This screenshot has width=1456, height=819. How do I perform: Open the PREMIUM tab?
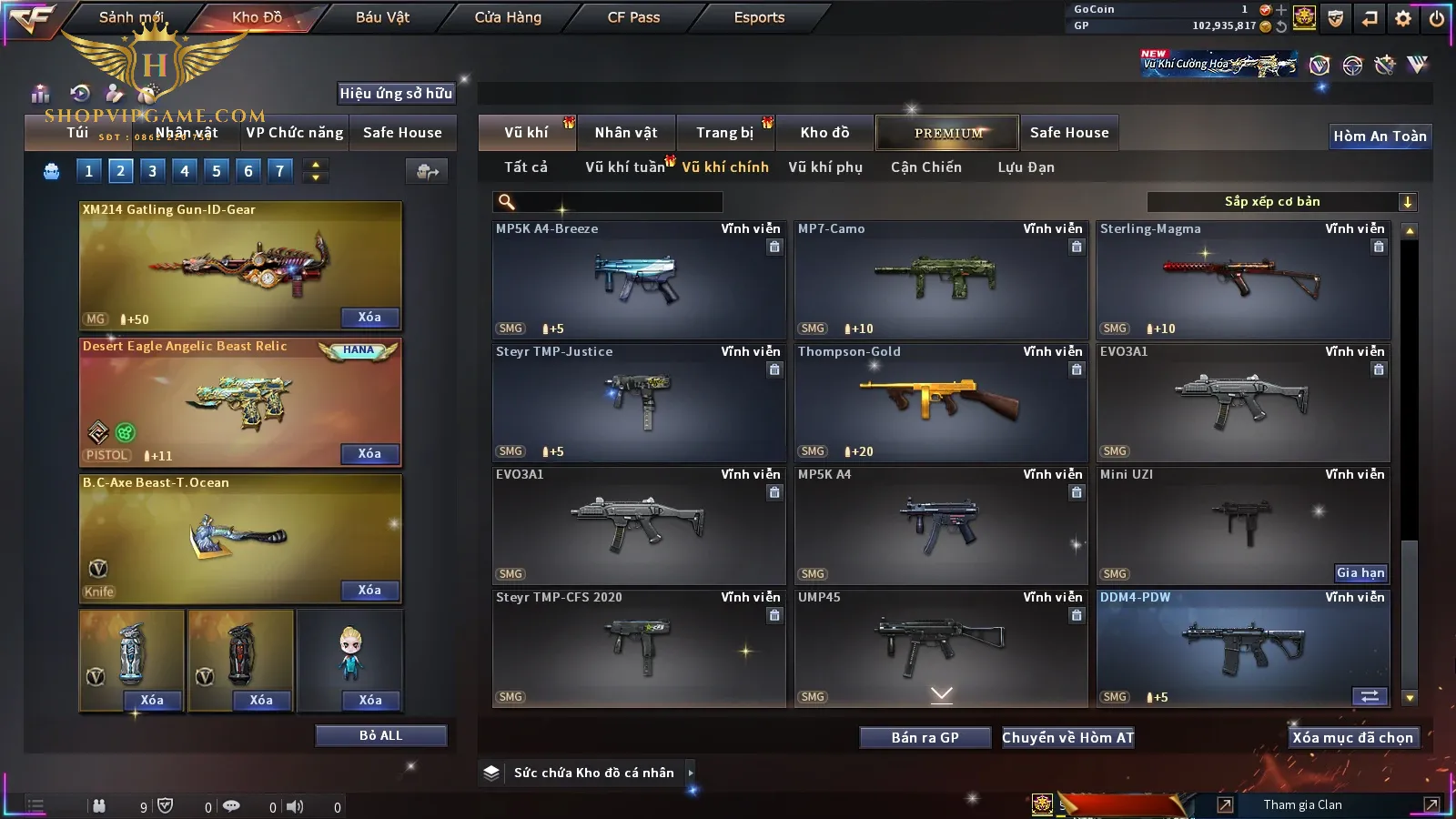[x=947, y=133]
